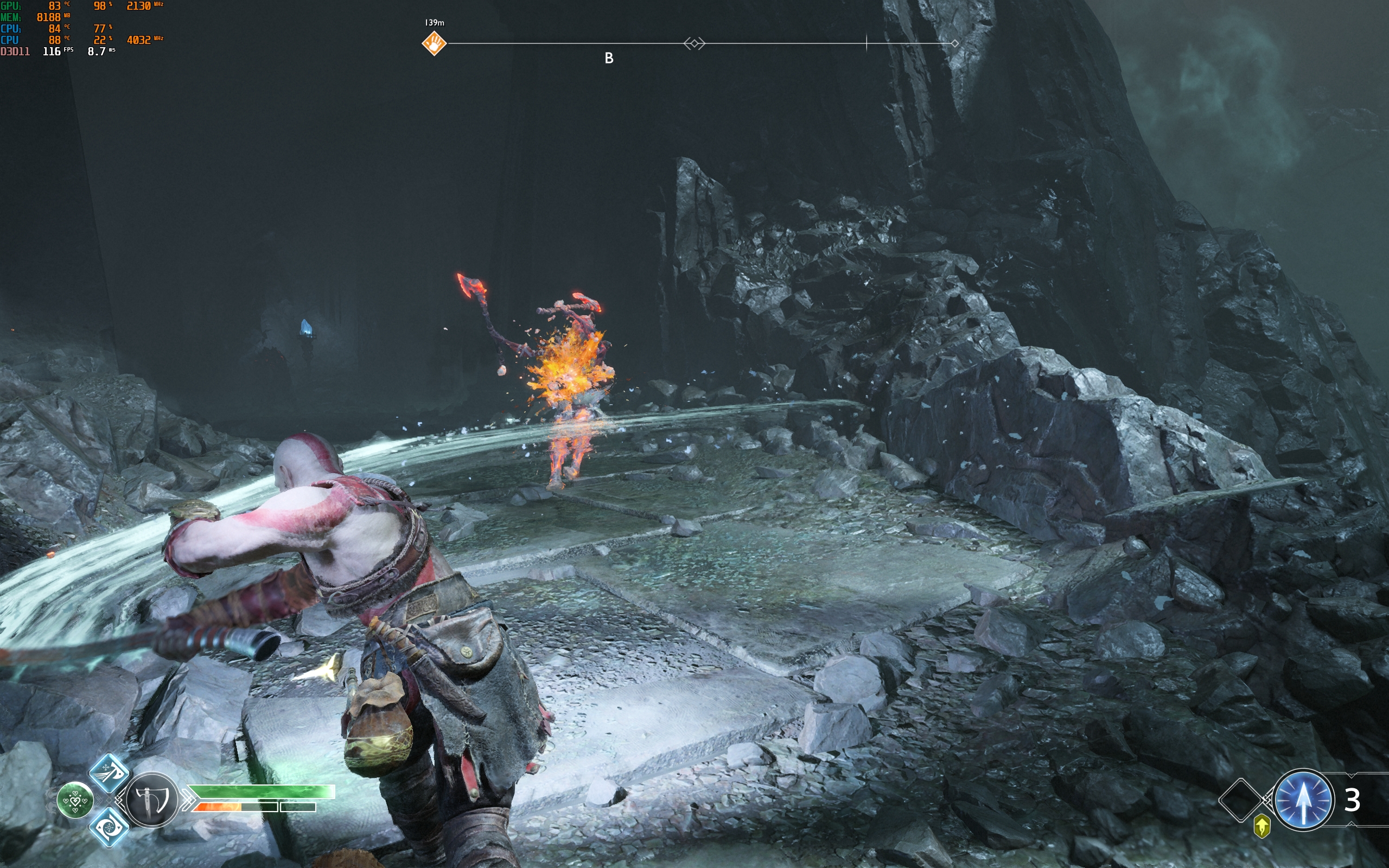
Task: Use the green hearts talisman icon
Action: coord(75,800)
